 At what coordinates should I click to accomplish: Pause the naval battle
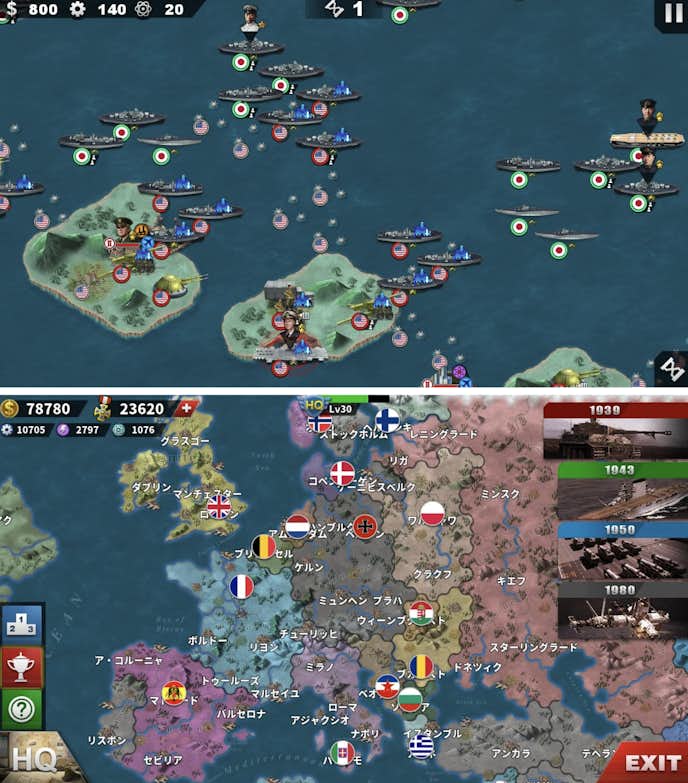click(670, 14)
